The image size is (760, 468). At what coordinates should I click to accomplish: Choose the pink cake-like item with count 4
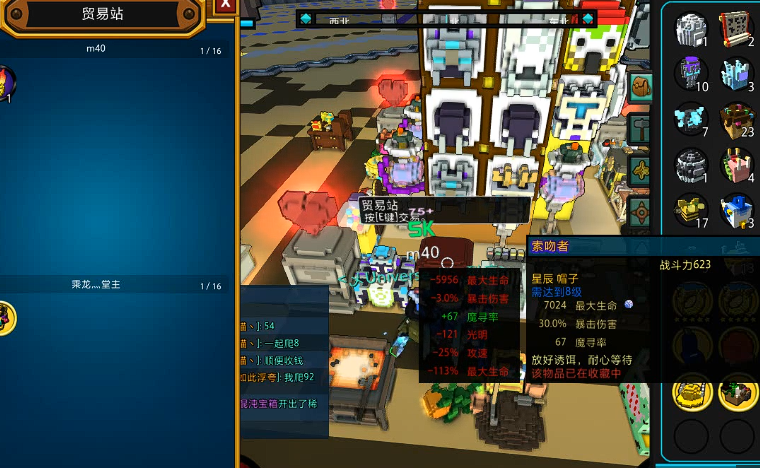pos(736,165)
